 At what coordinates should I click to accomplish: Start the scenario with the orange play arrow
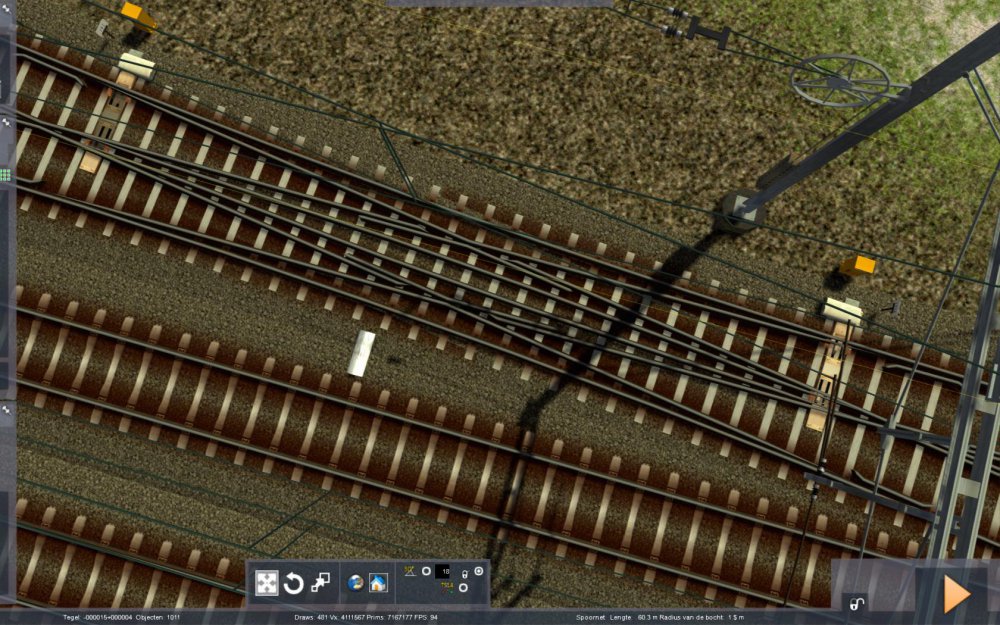(x=957, y=594)
